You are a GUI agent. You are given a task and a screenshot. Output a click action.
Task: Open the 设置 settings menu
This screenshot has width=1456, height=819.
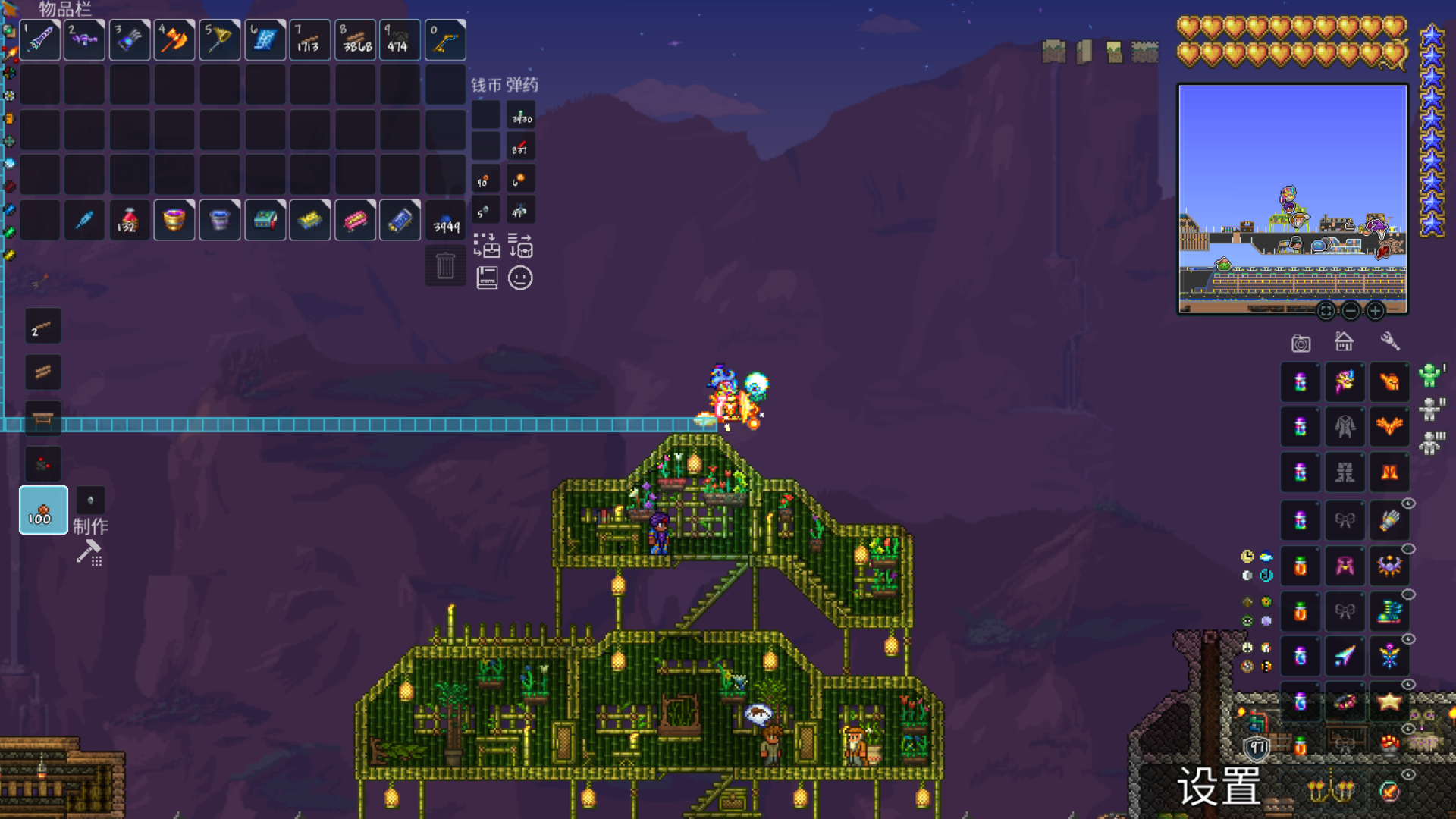[x=1219, y=786]
